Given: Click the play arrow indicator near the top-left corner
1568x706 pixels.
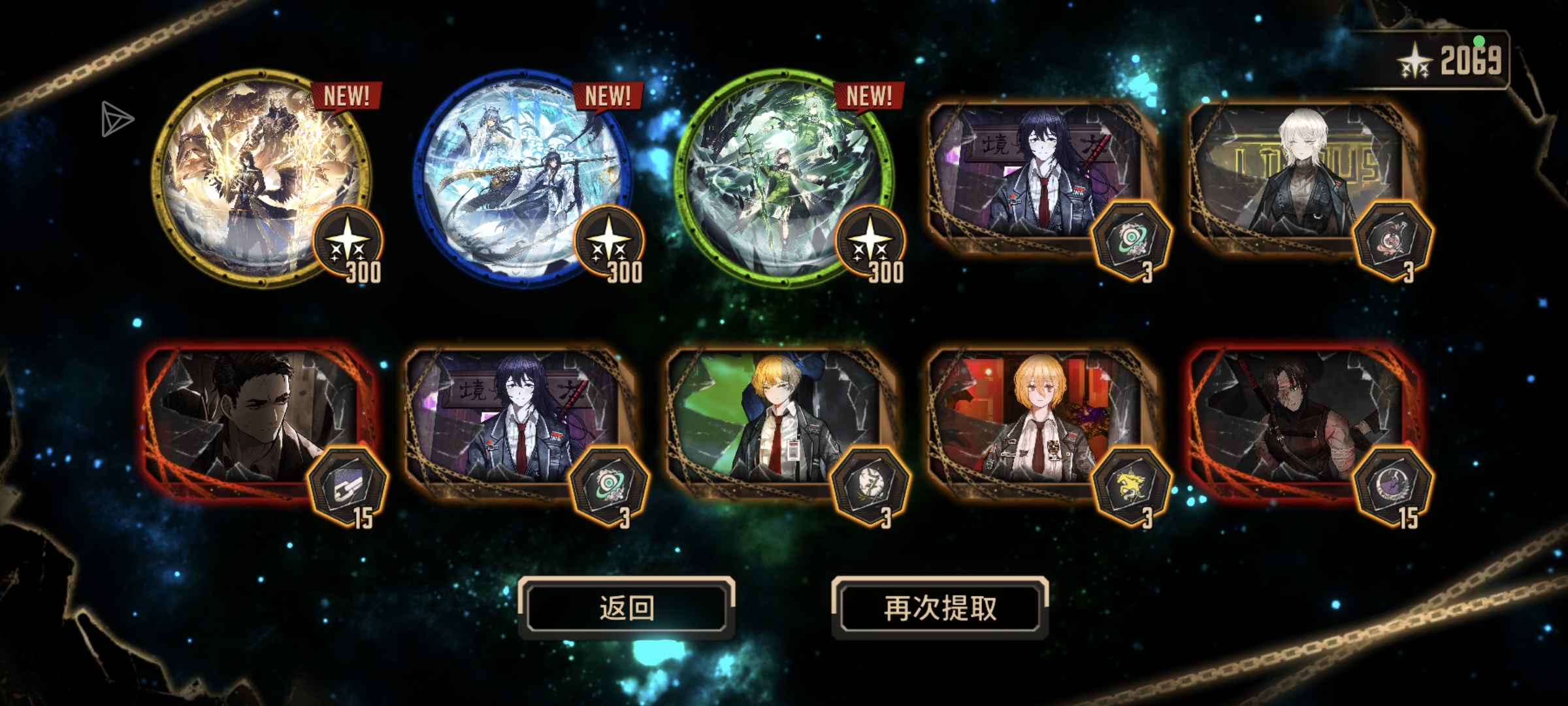Looking at the screenshot, I should tap(118, 120).
